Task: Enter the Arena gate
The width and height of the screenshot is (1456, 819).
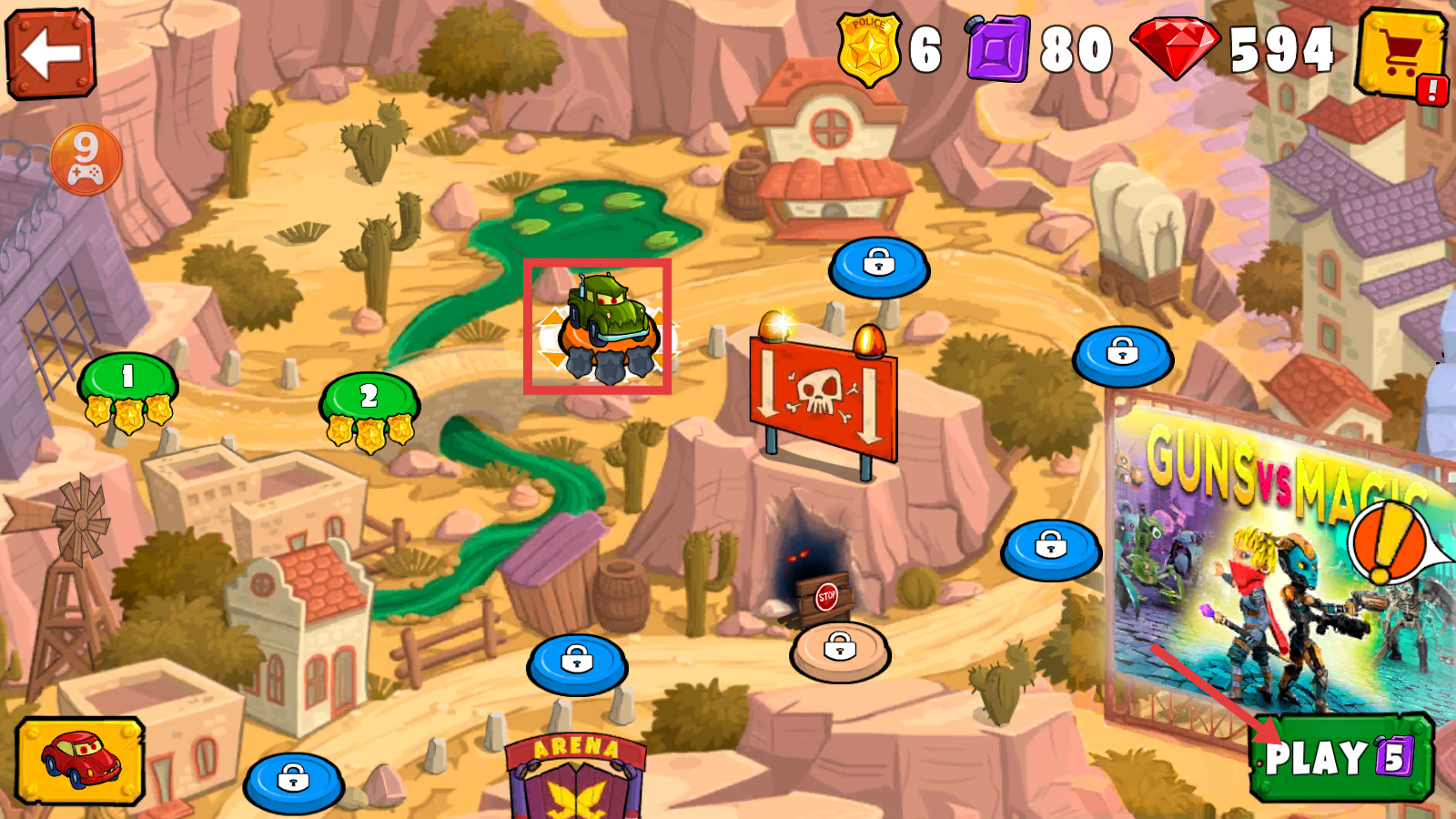Action: click(576, 778)
